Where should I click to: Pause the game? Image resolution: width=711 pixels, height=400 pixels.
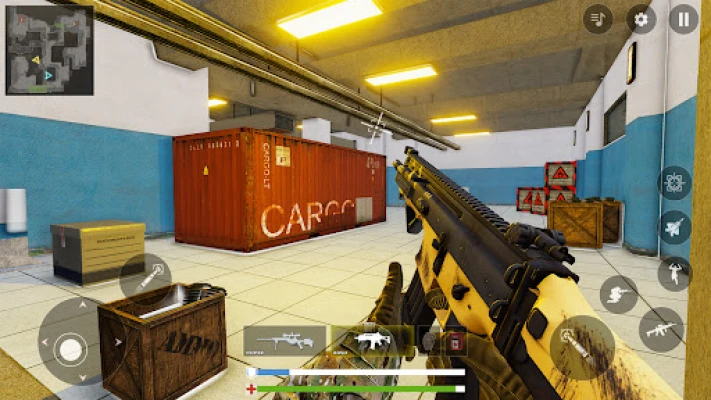pyautogui.click(x=684, y=19)
